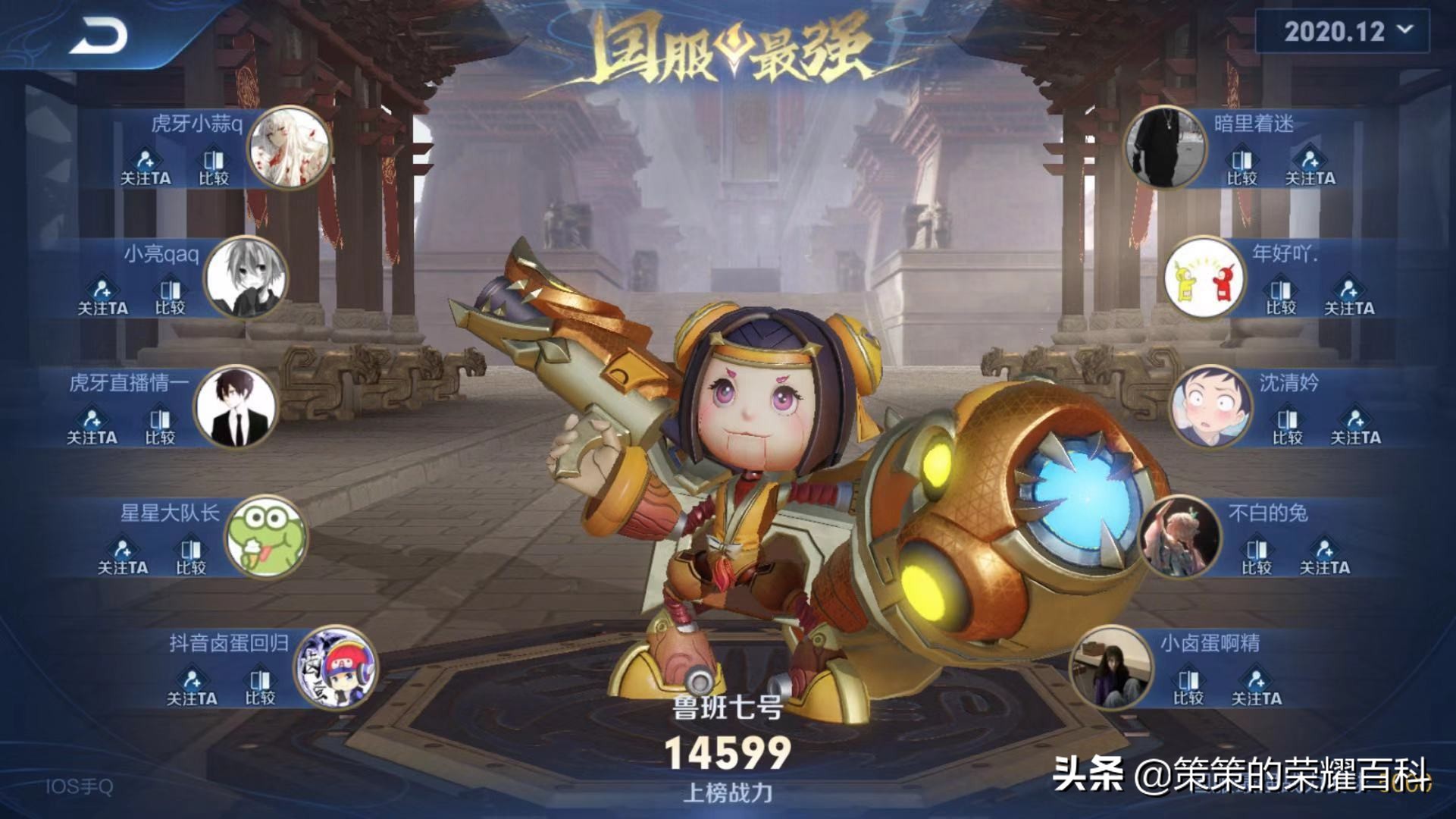
Task: Follow player 小亮qaq
Action: pos(102,297)
